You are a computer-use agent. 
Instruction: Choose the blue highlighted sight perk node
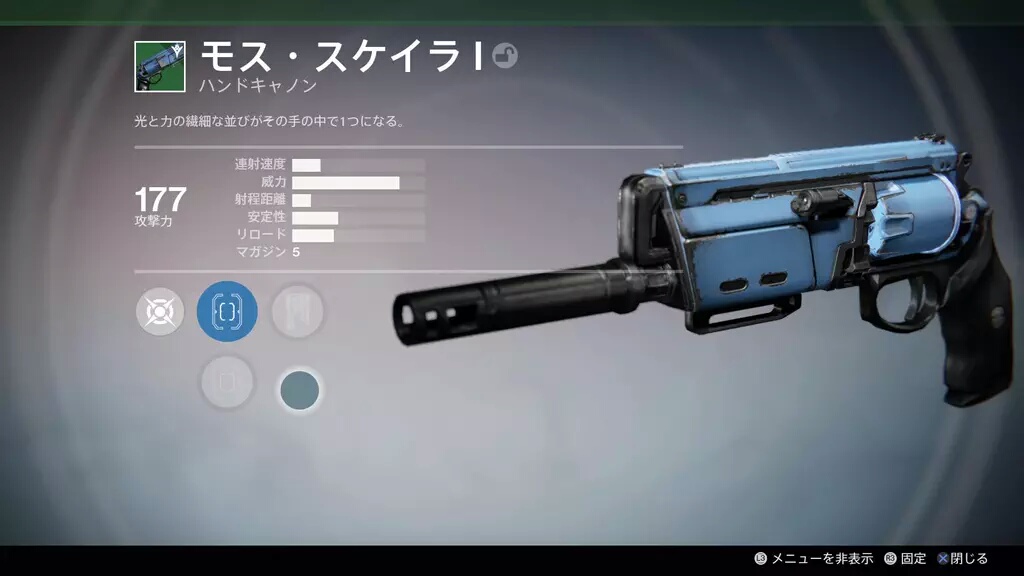tap(228, 311)
